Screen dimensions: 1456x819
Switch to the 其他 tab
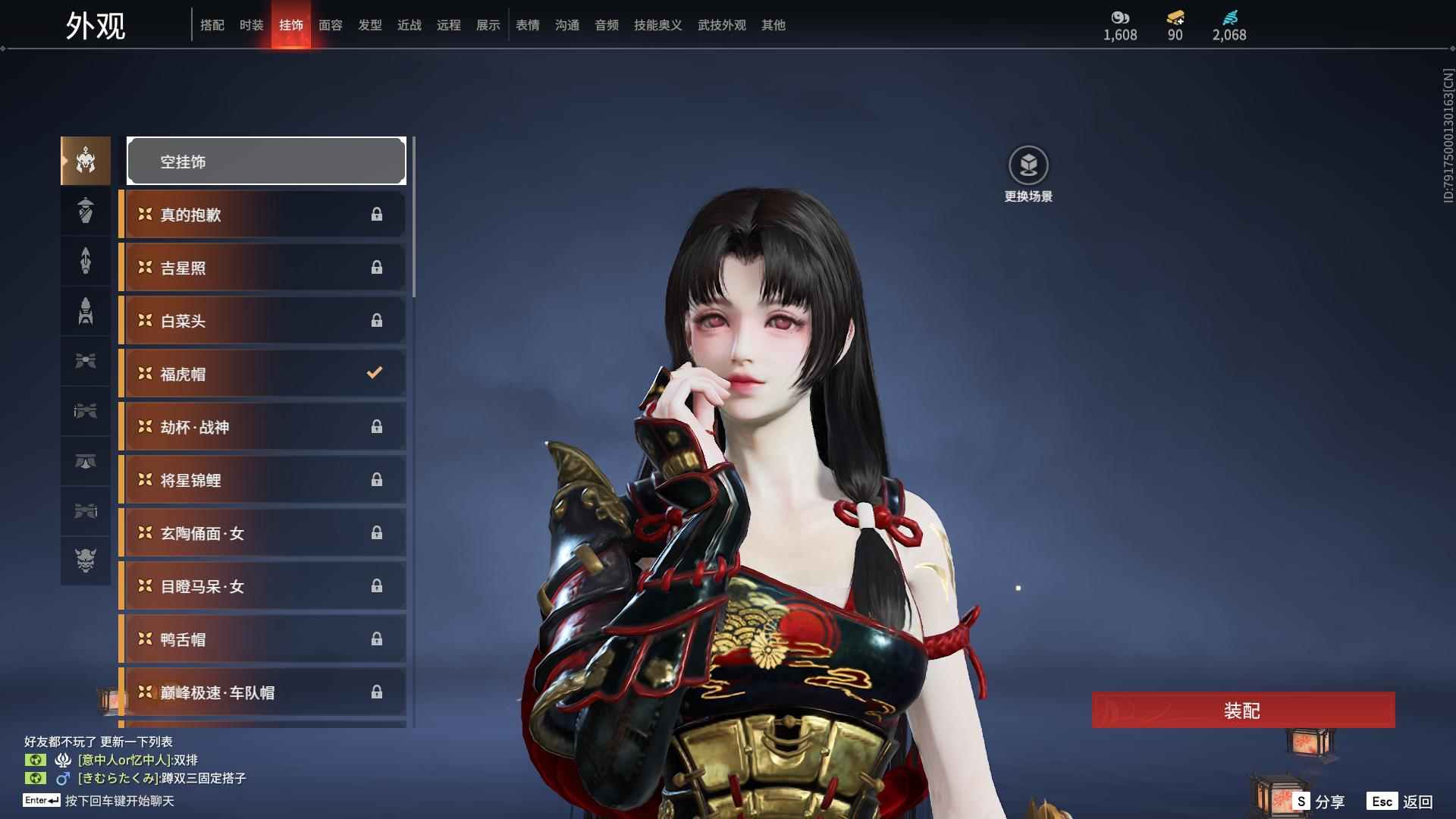pyautogui.click(x=772, y=25)
